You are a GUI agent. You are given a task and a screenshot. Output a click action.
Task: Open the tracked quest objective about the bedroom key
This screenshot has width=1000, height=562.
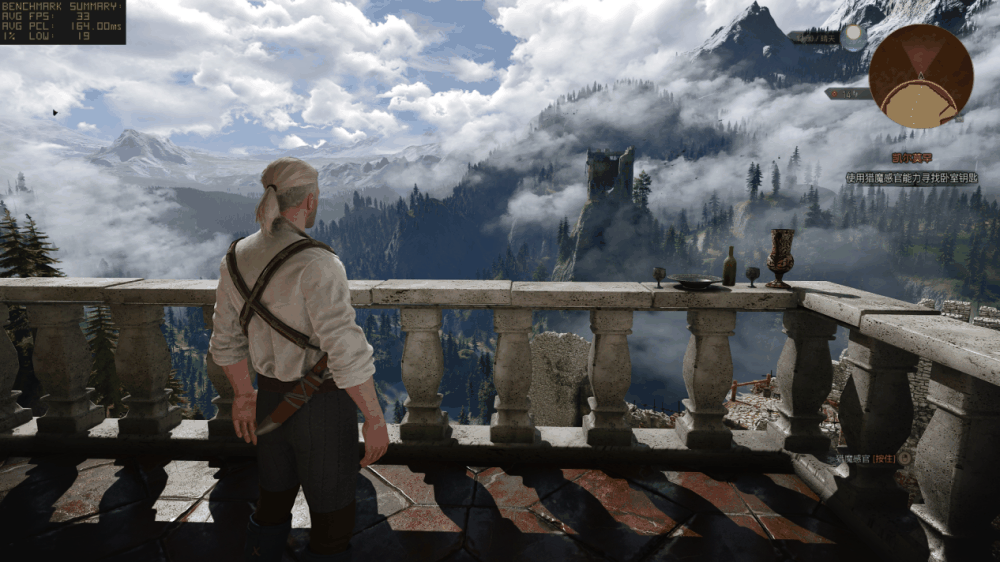point(911,178)
